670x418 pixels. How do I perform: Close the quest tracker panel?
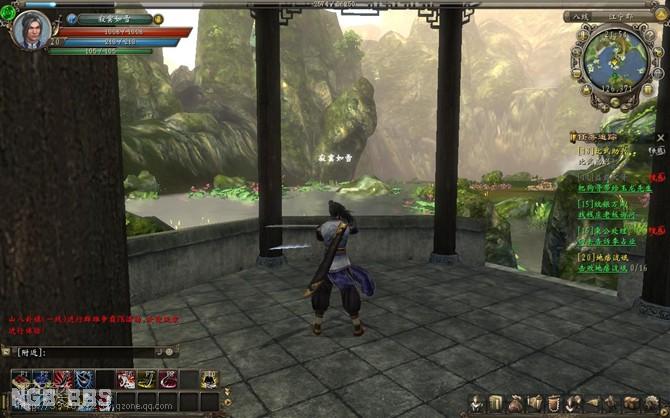click(x=661, y=136)
